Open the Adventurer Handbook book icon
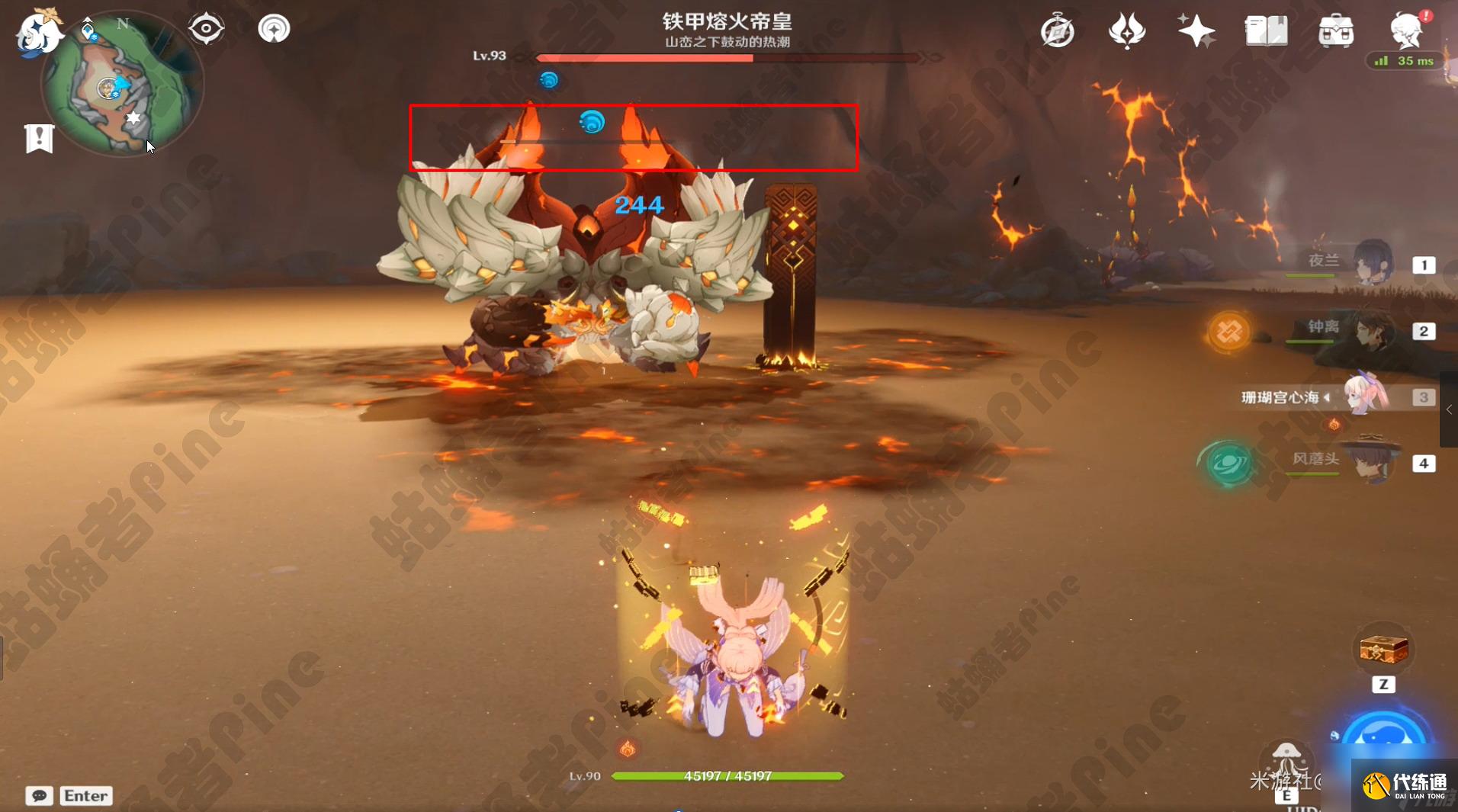 [x=1266, y=30]
